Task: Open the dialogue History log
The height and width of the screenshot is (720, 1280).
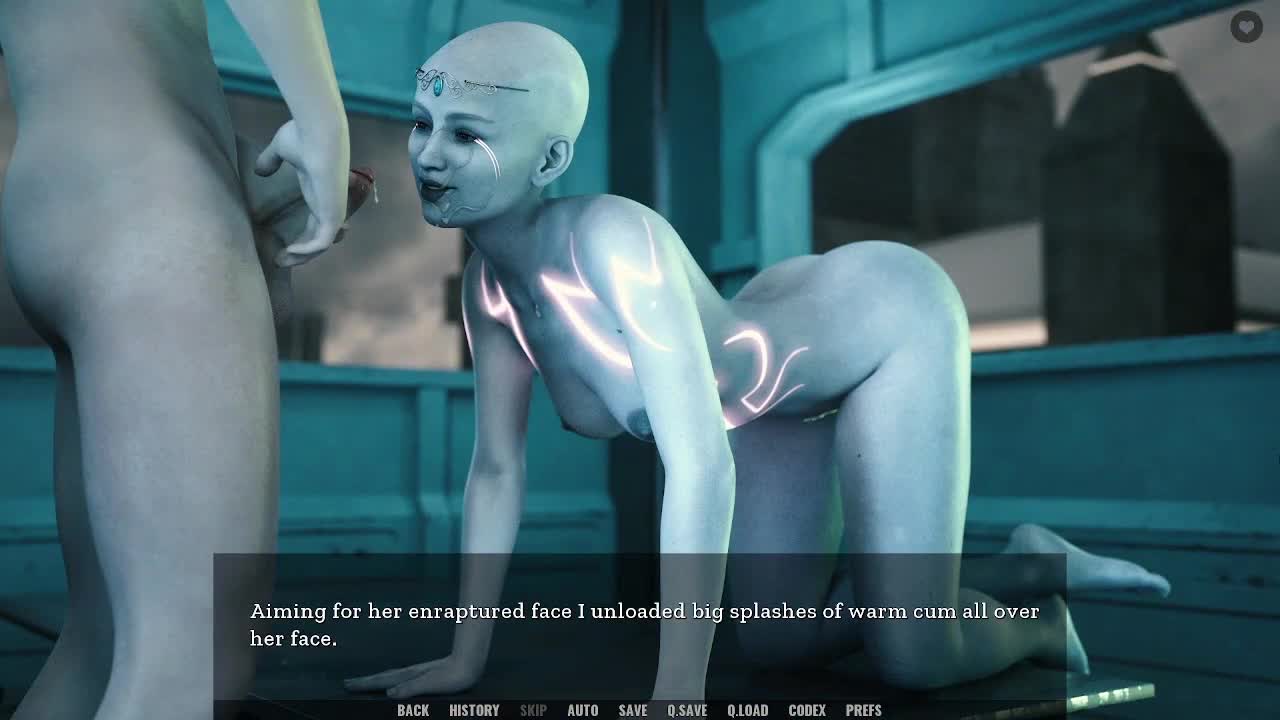Action: 474,710
